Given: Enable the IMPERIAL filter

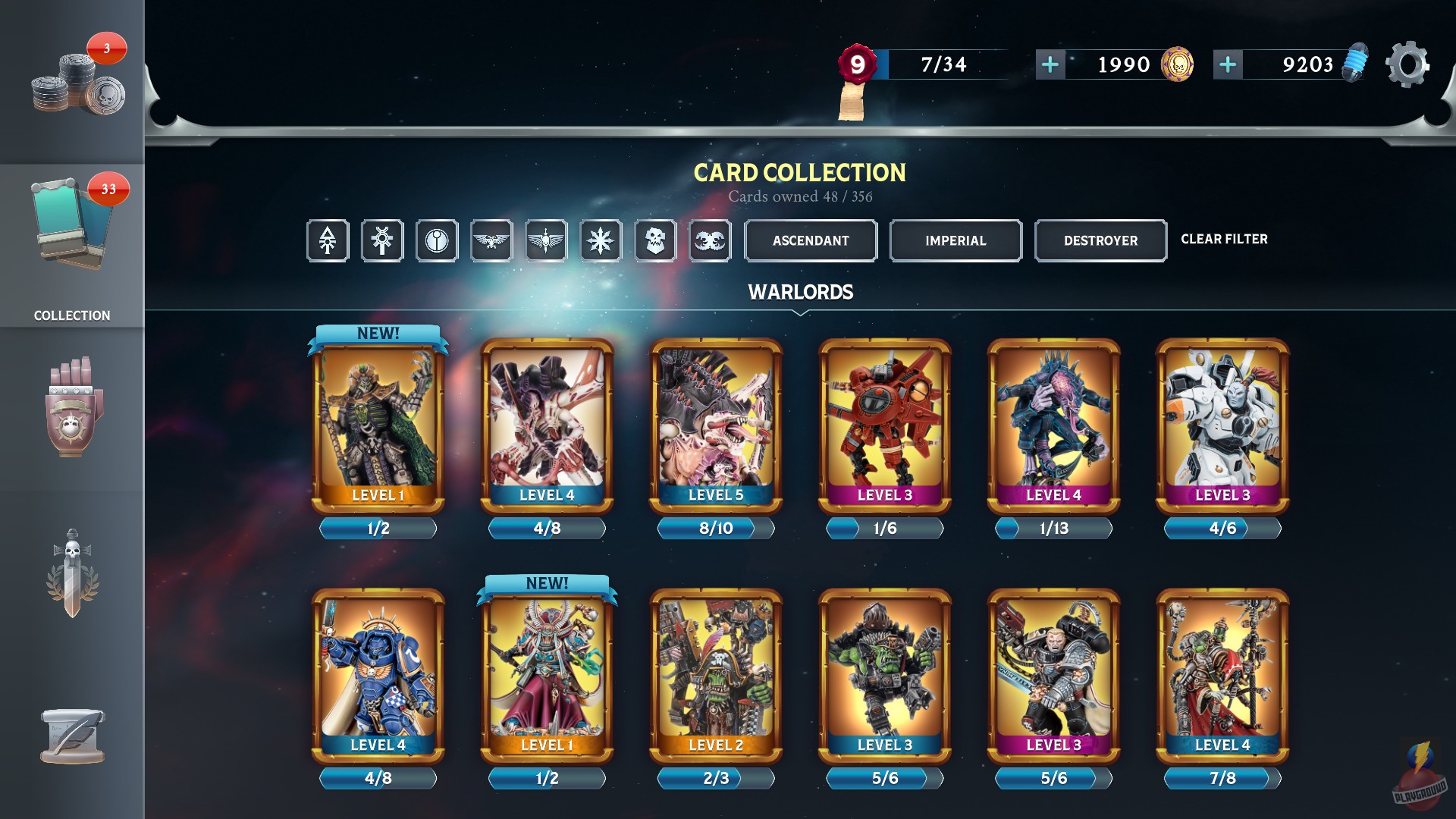Looking at the screenshot, I should click(x=955, y=240).
